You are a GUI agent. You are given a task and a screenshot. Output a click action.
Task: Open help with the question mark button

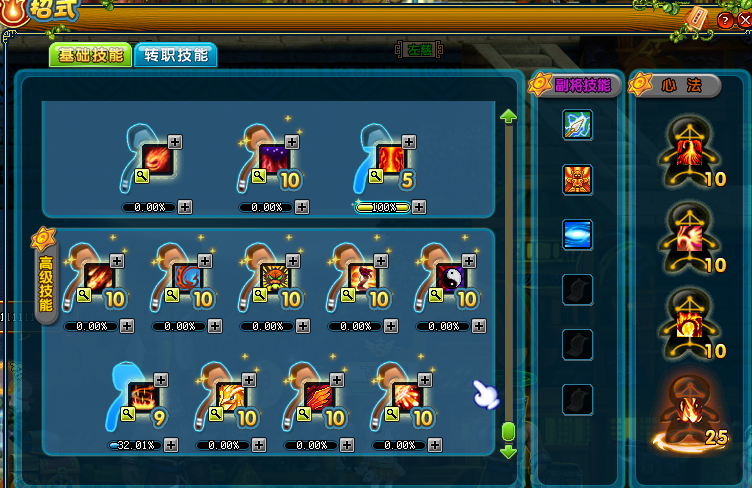(x=724, y=20)
